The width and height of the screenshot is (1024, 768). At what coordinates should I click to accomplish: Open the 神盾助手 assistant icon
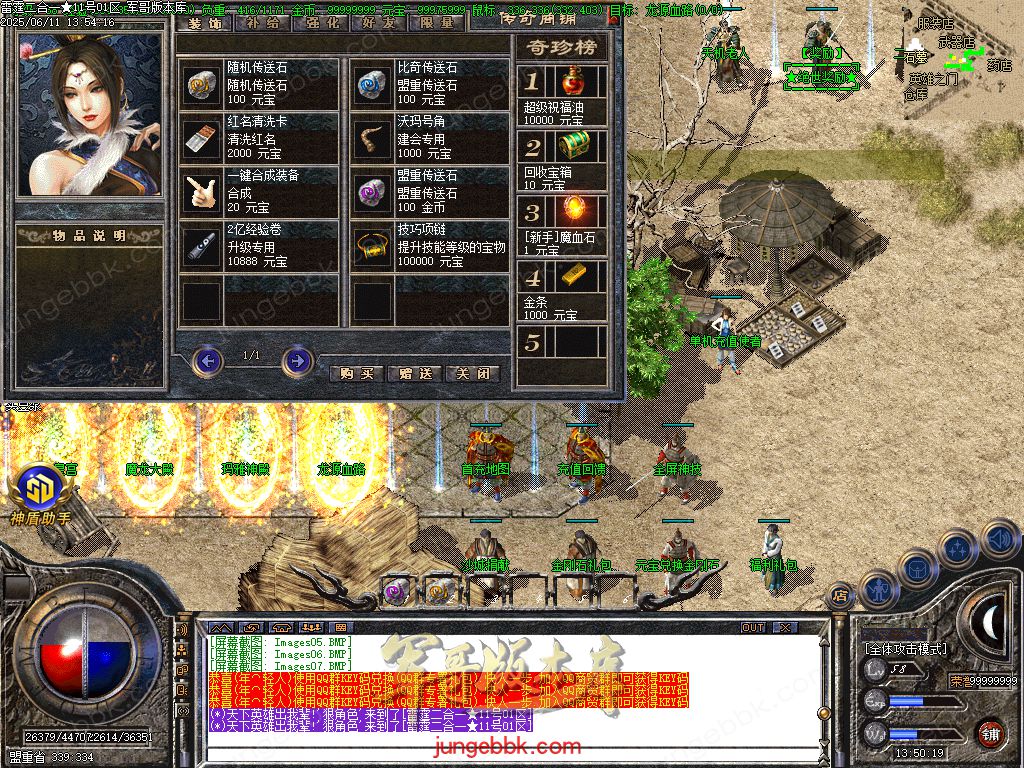tap(39, 492)
